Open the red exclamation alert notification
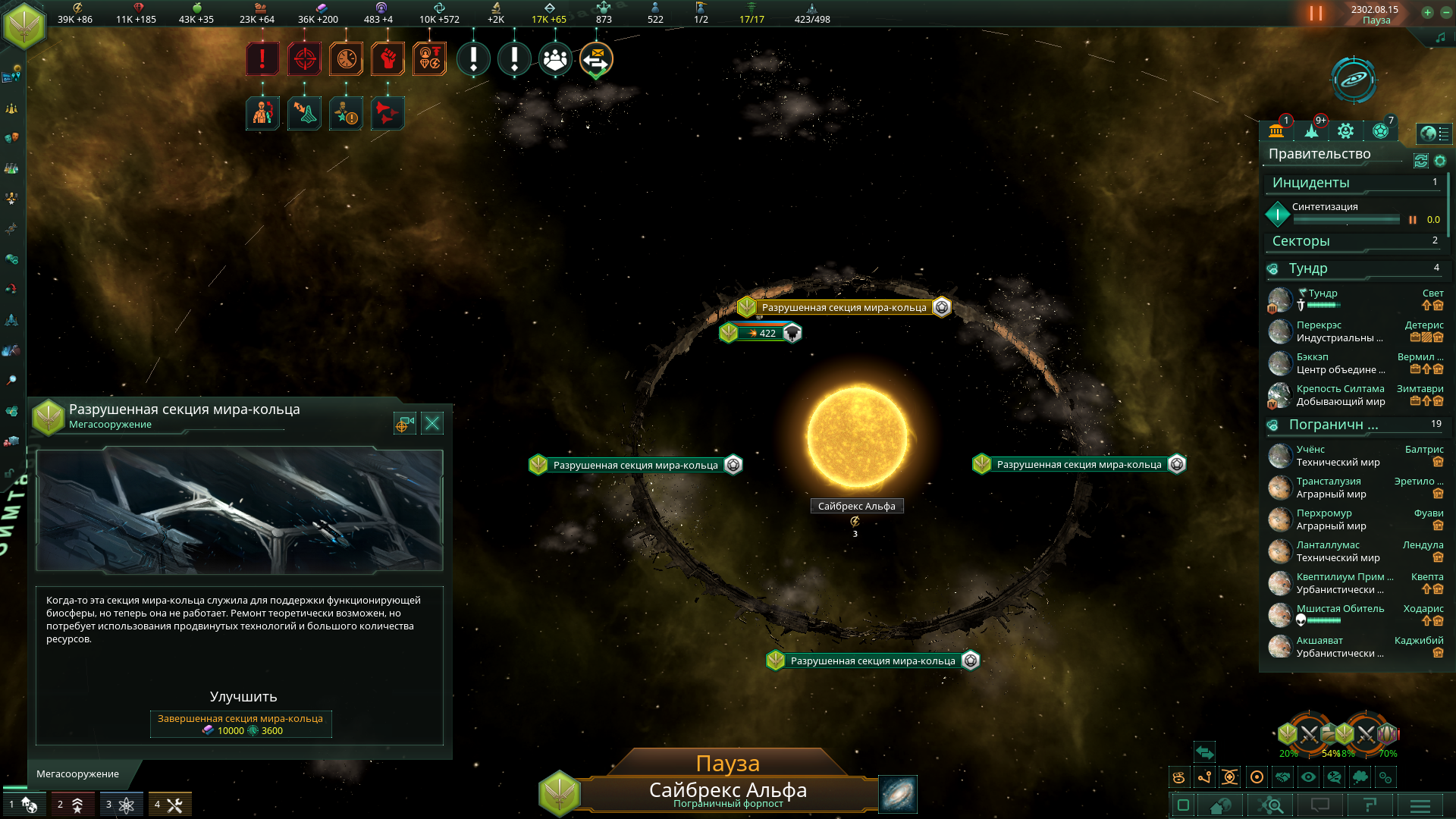1456x819 pixels. [262, 58]
